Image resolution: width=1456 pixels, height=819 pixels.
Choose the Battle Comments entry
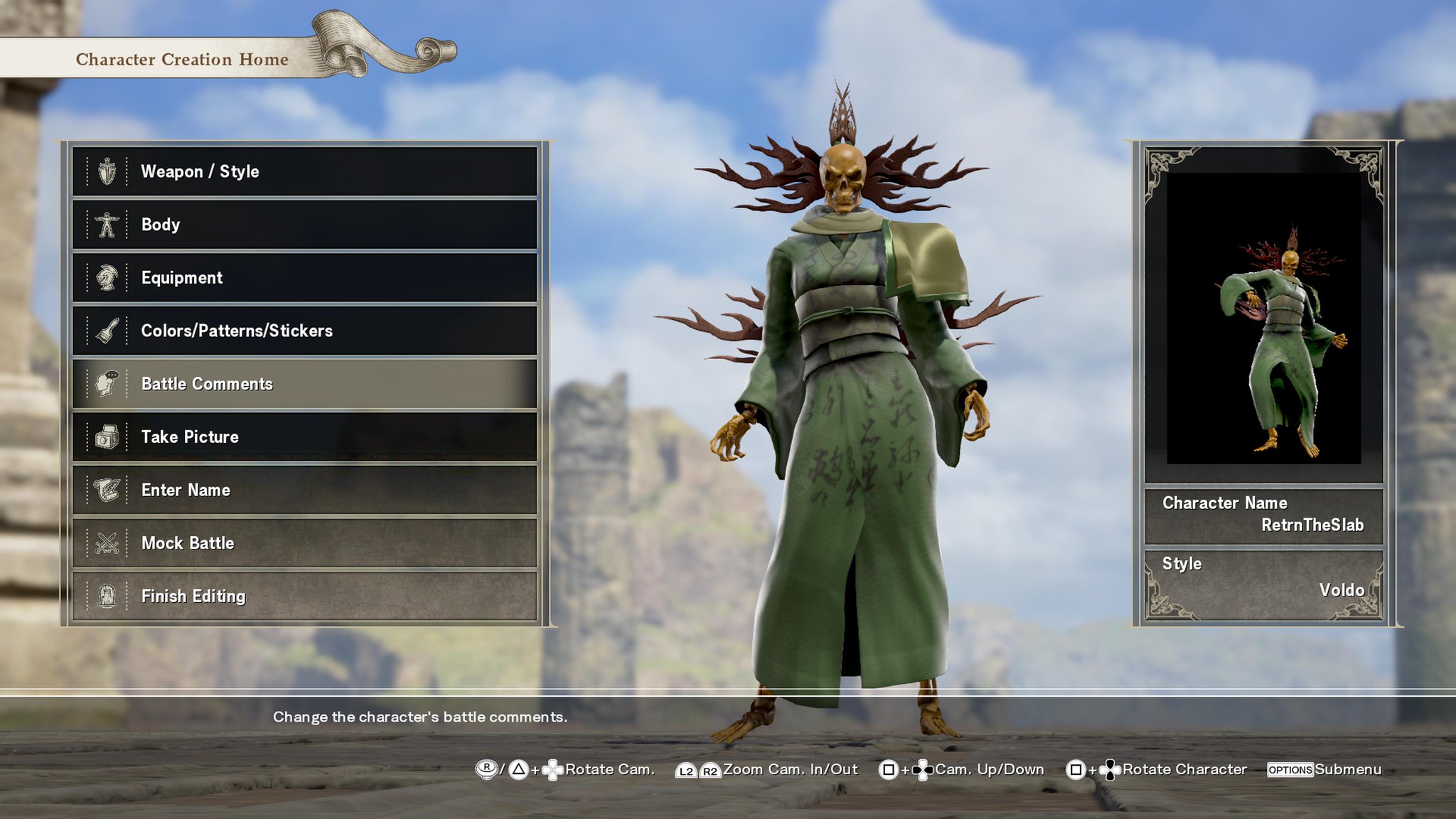pyautogui.click(x=304, y=384)
